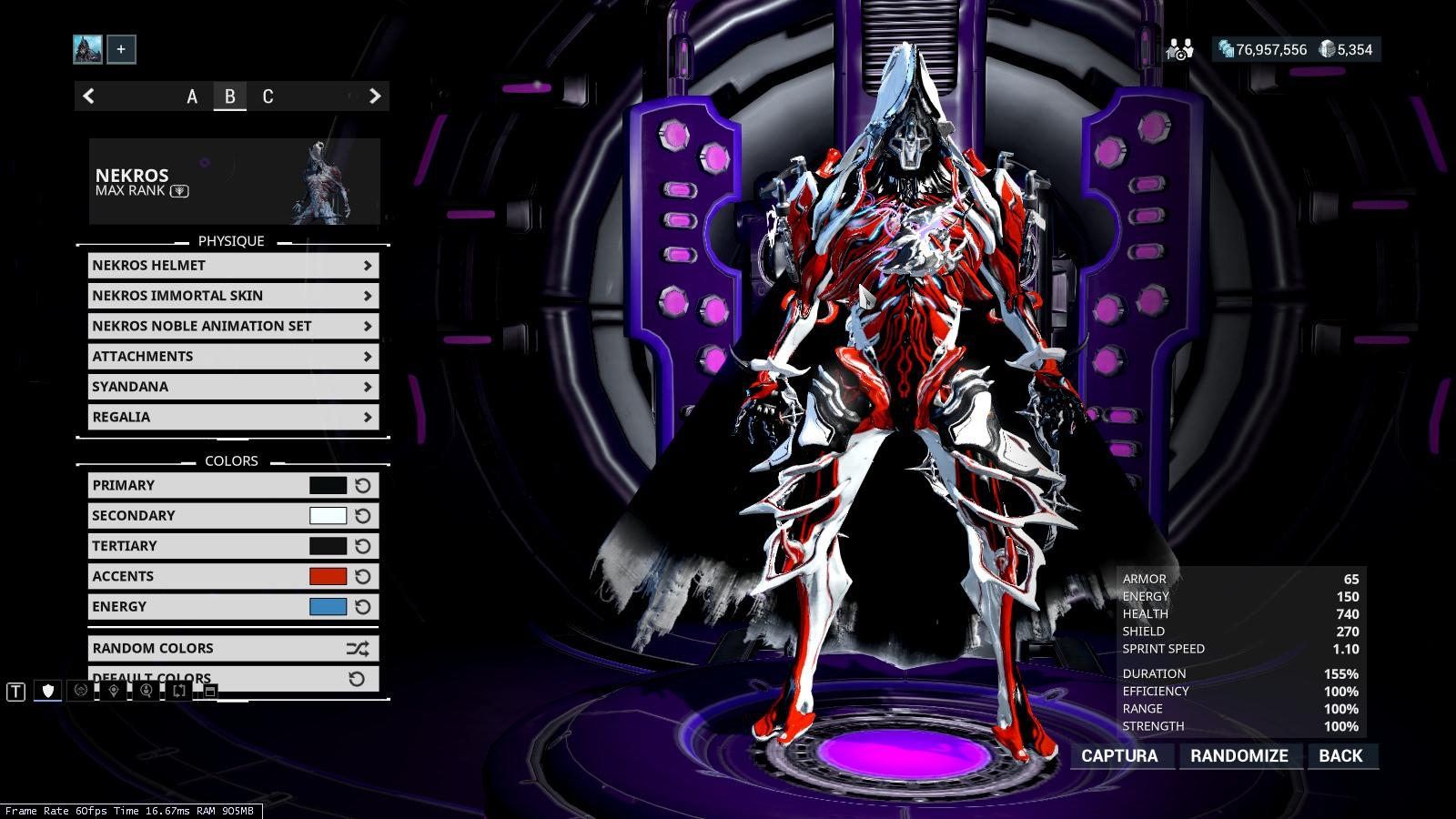Image resolution: width=1456 pixels, height=819 pixels.
Task: Go to next config with right arrow
Action: click(x=374, y=96)
